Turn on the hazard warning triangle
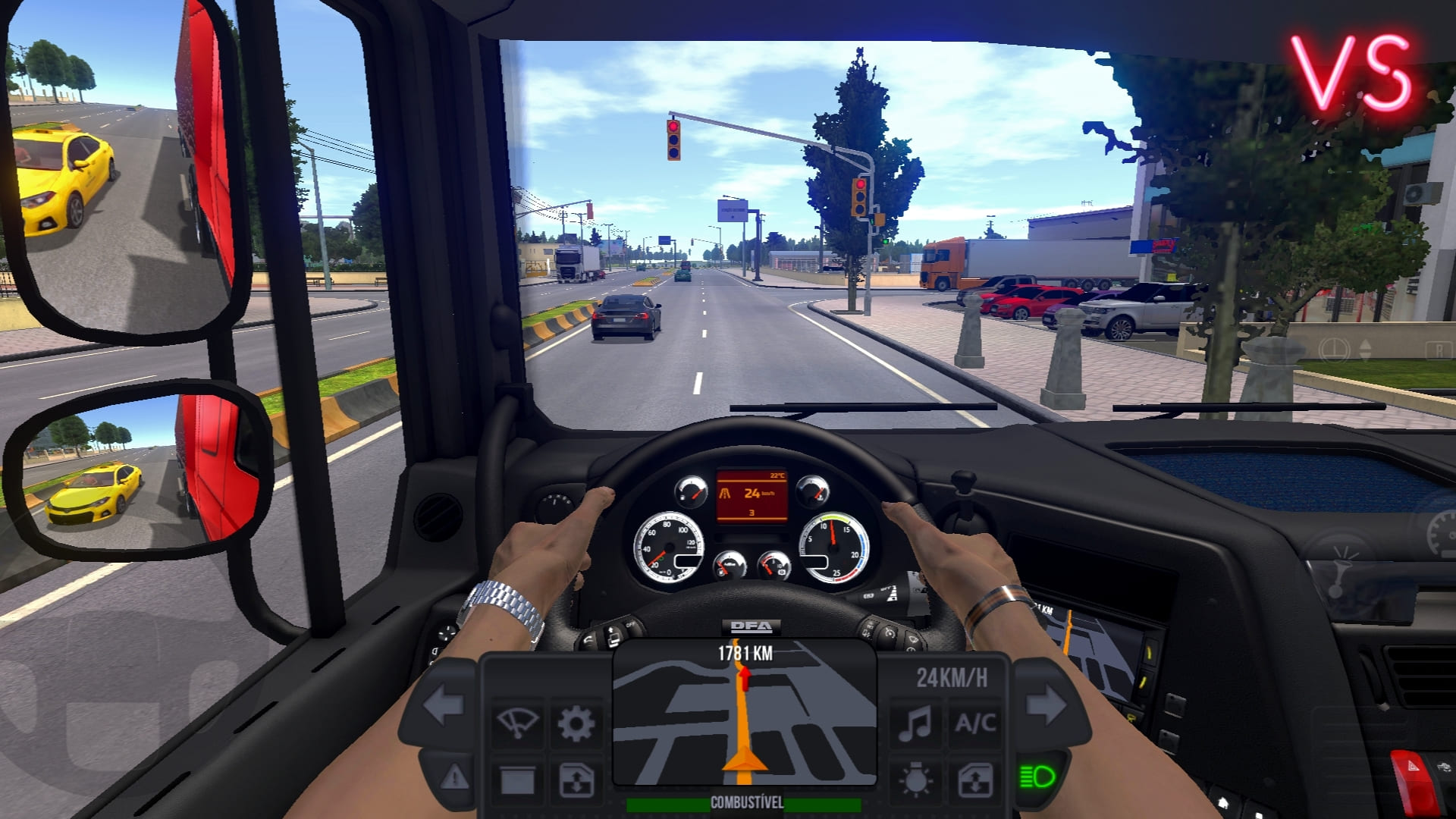Image resolution: width=1456 pixels, height=819 pixels. 455,777
